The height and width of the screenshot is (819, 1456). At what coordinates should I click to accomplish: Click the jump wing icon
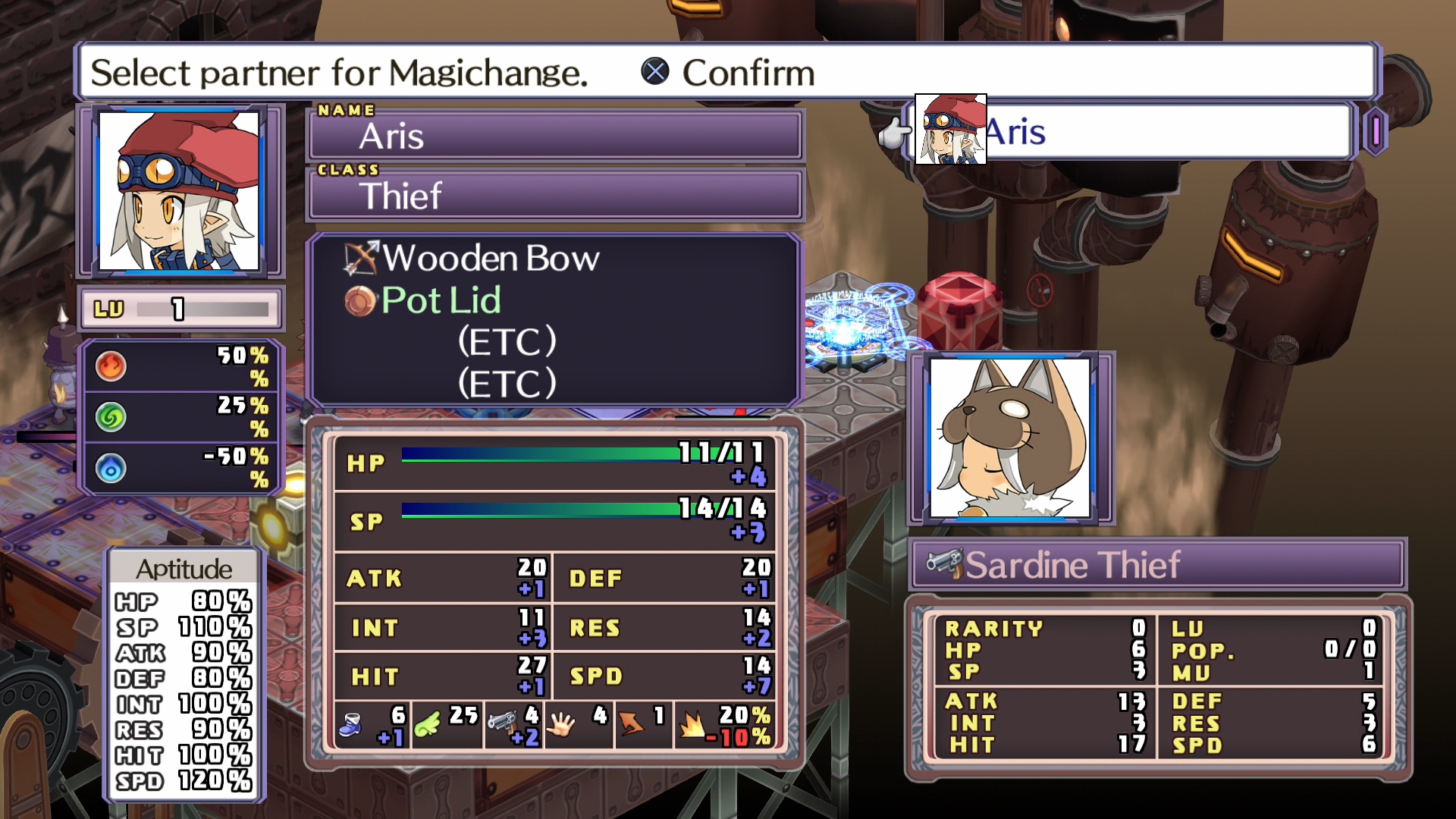click(x=425, y=724)
